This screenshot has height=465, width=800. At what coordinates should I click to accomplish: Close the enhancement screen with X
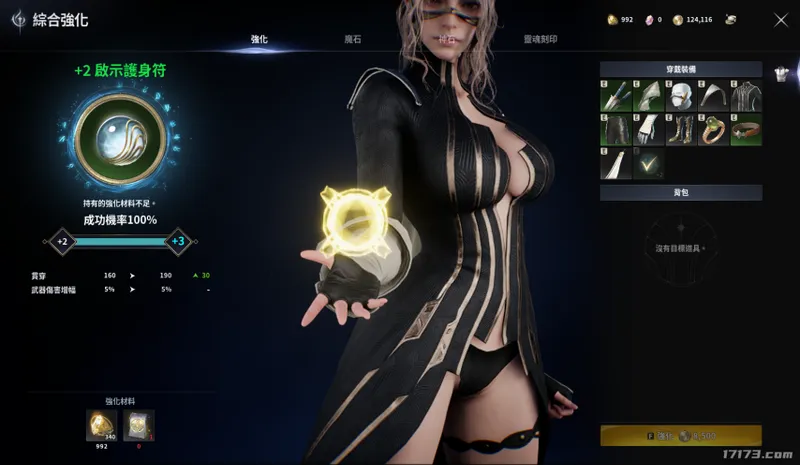pyautogui.click(x=781, y=19)
